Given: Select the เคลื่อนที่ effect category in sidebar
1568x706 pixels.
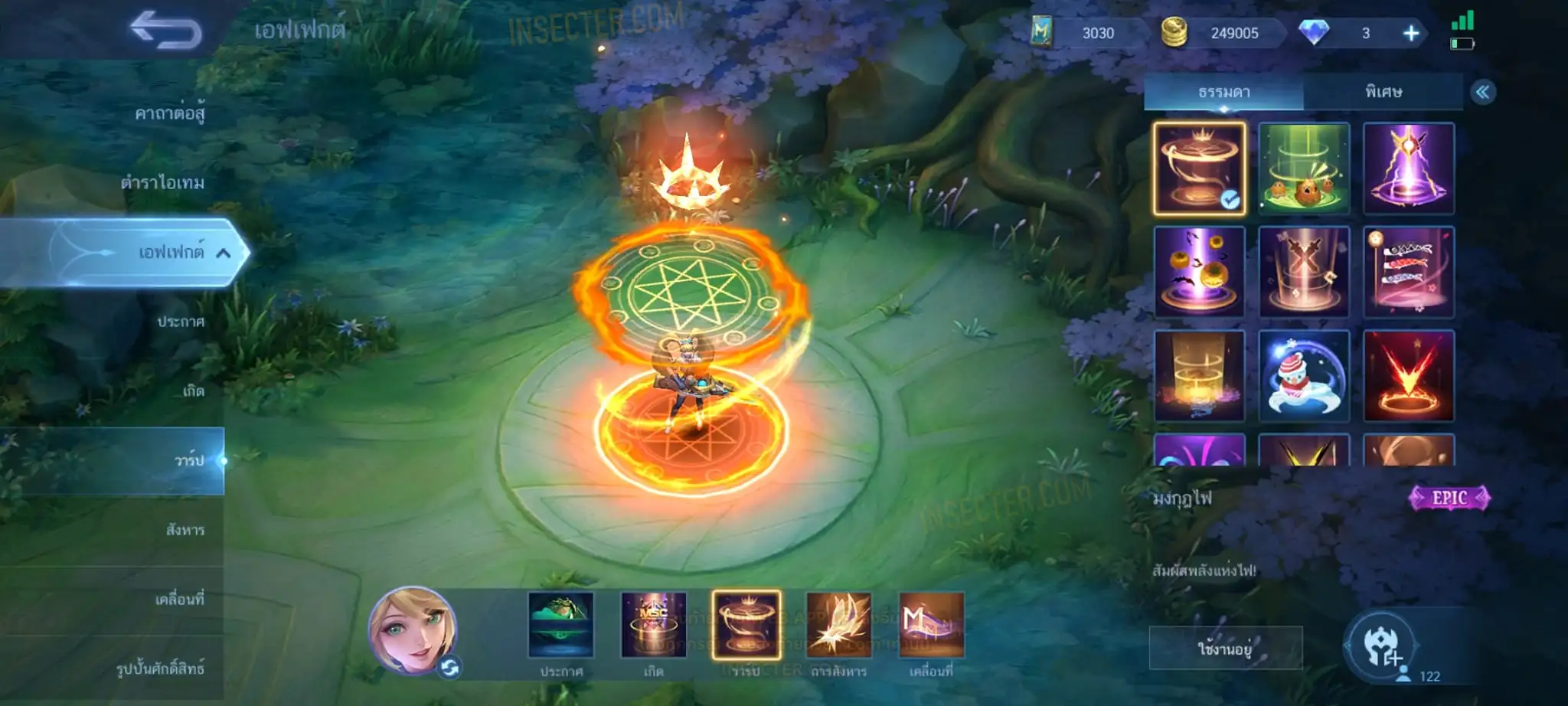Looking at the screenshot, I should (179, 600).
